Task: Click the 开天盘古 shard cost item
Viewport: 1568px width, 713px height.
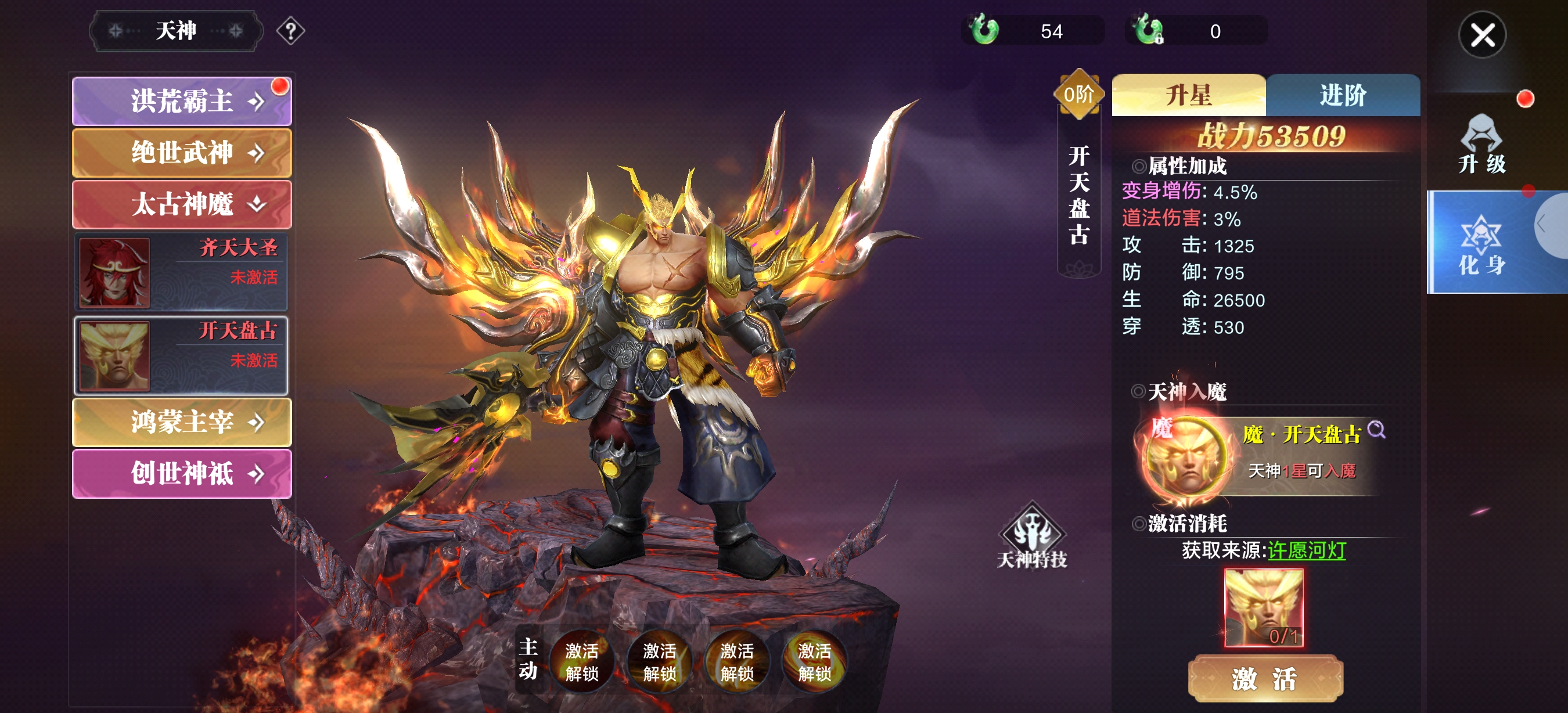Action: coord(1263,608)
